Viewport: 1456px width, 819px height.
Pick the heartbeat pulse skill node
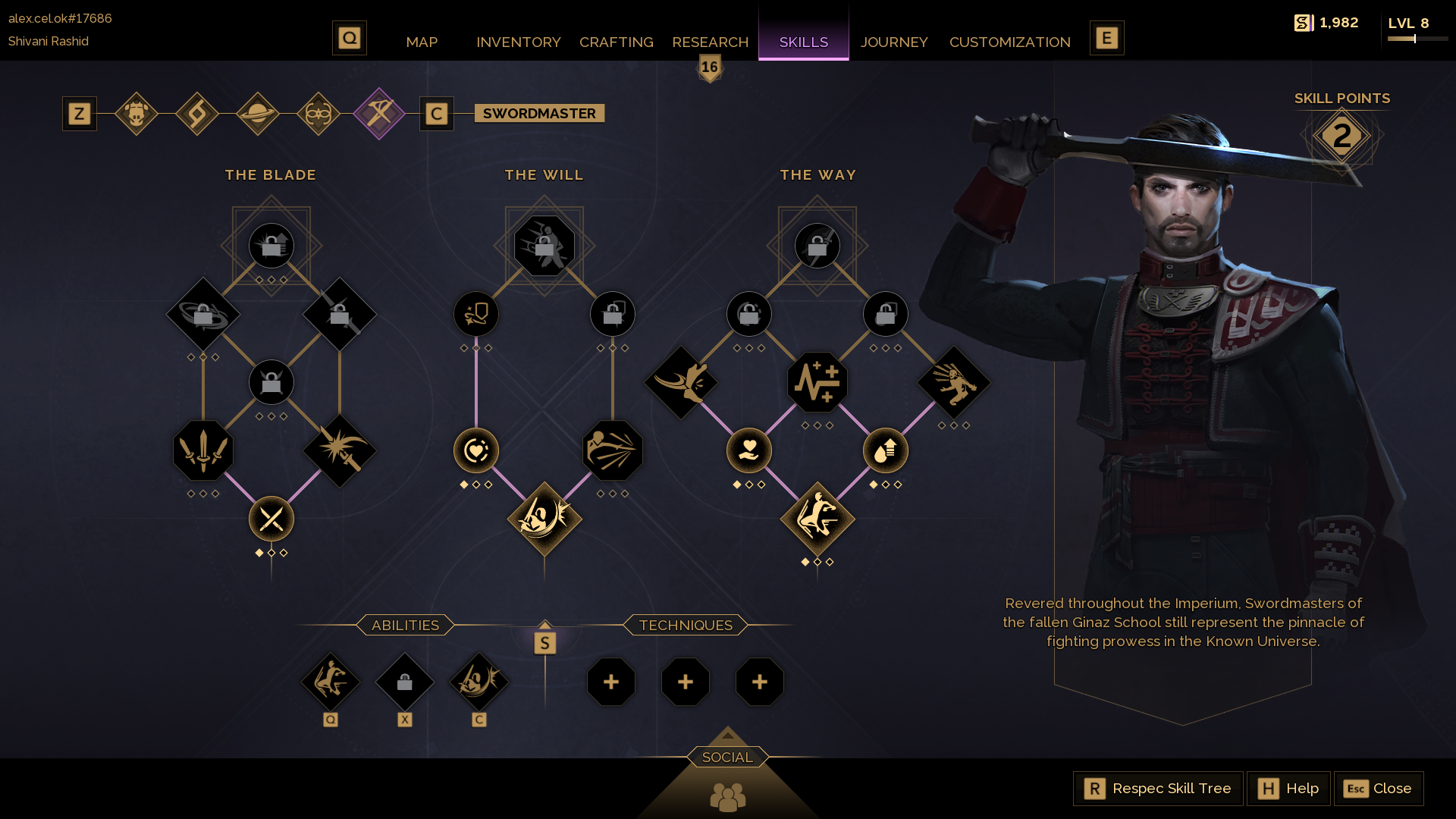click(817, 382)
